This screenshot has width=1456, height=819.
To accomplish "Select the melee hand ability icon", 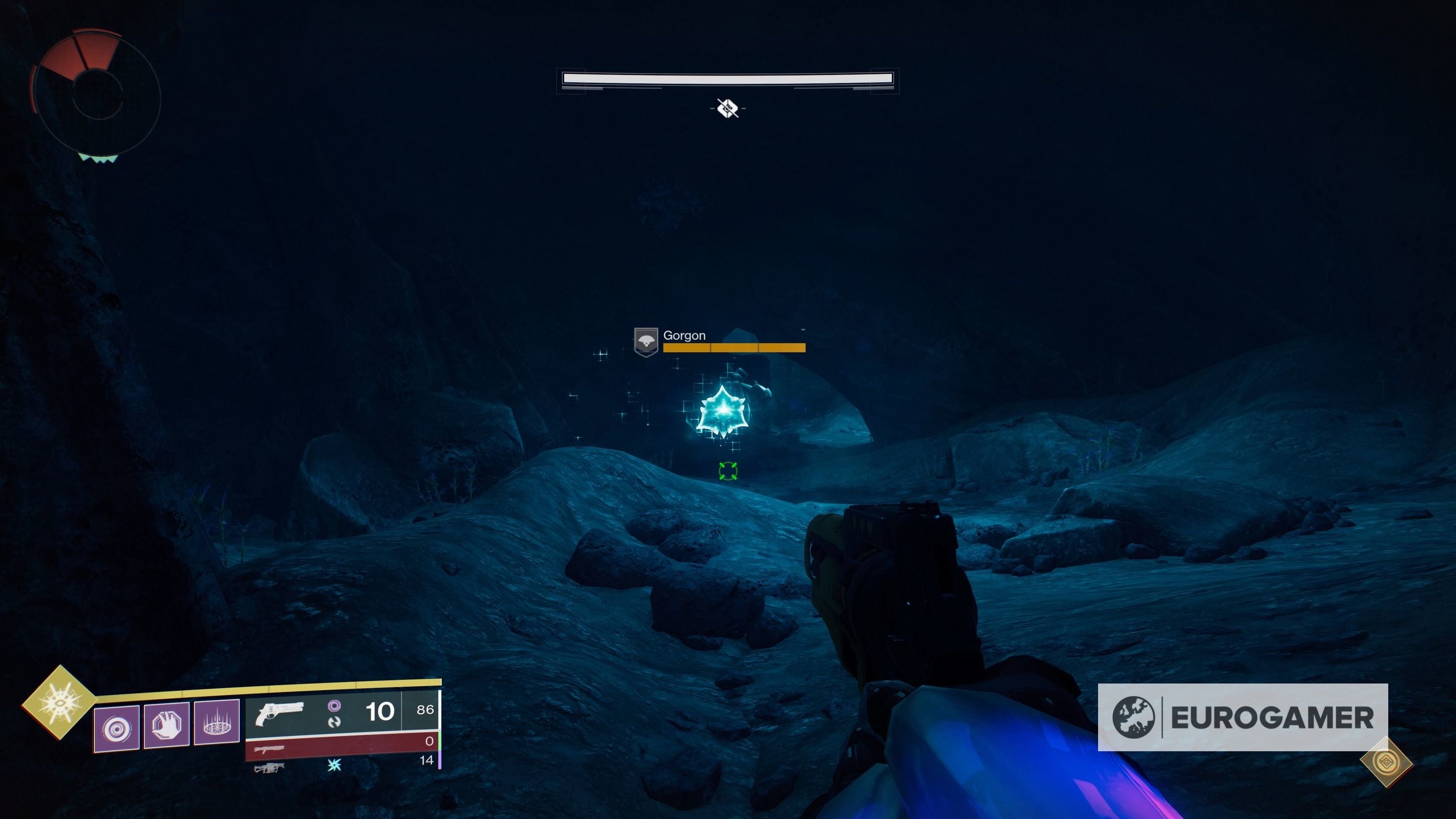I will (166, 727).
